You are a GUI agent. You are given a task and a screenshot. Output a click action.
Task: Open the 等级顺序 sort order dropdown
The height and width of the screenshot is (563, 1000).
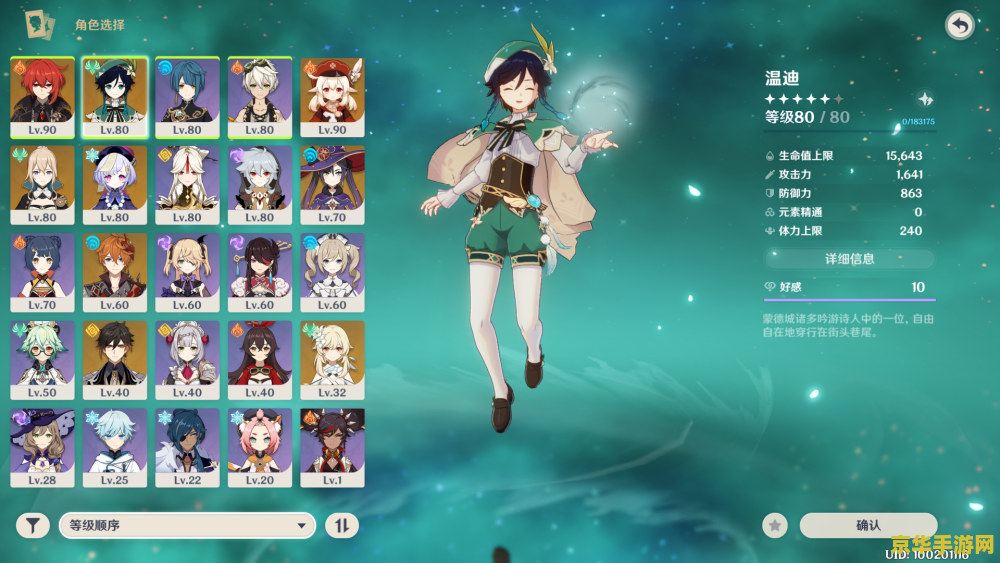tap(187, 525)
